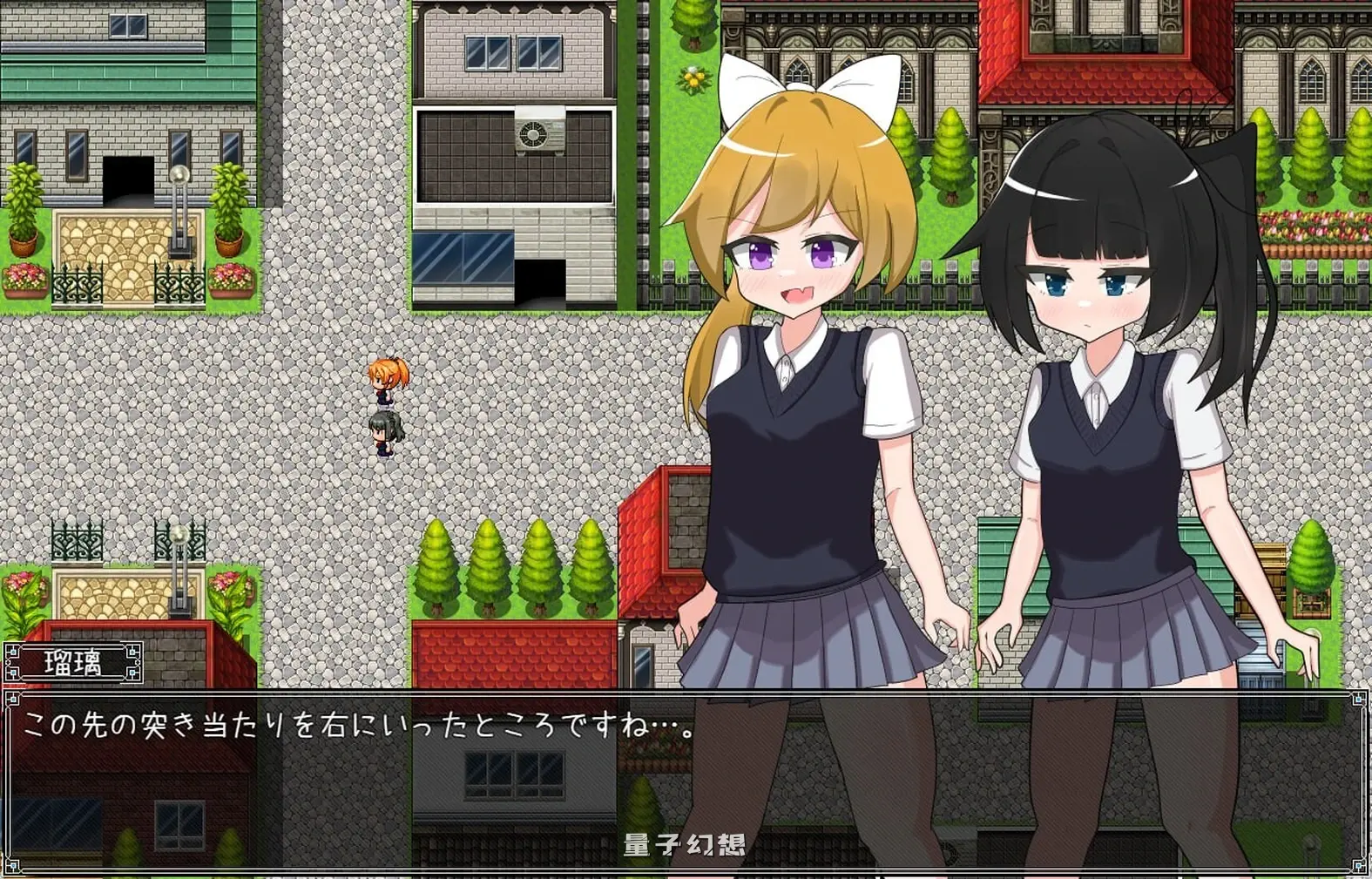
Task: Click the dialogue line ending with ですね…。
Action: coord(360,727)
